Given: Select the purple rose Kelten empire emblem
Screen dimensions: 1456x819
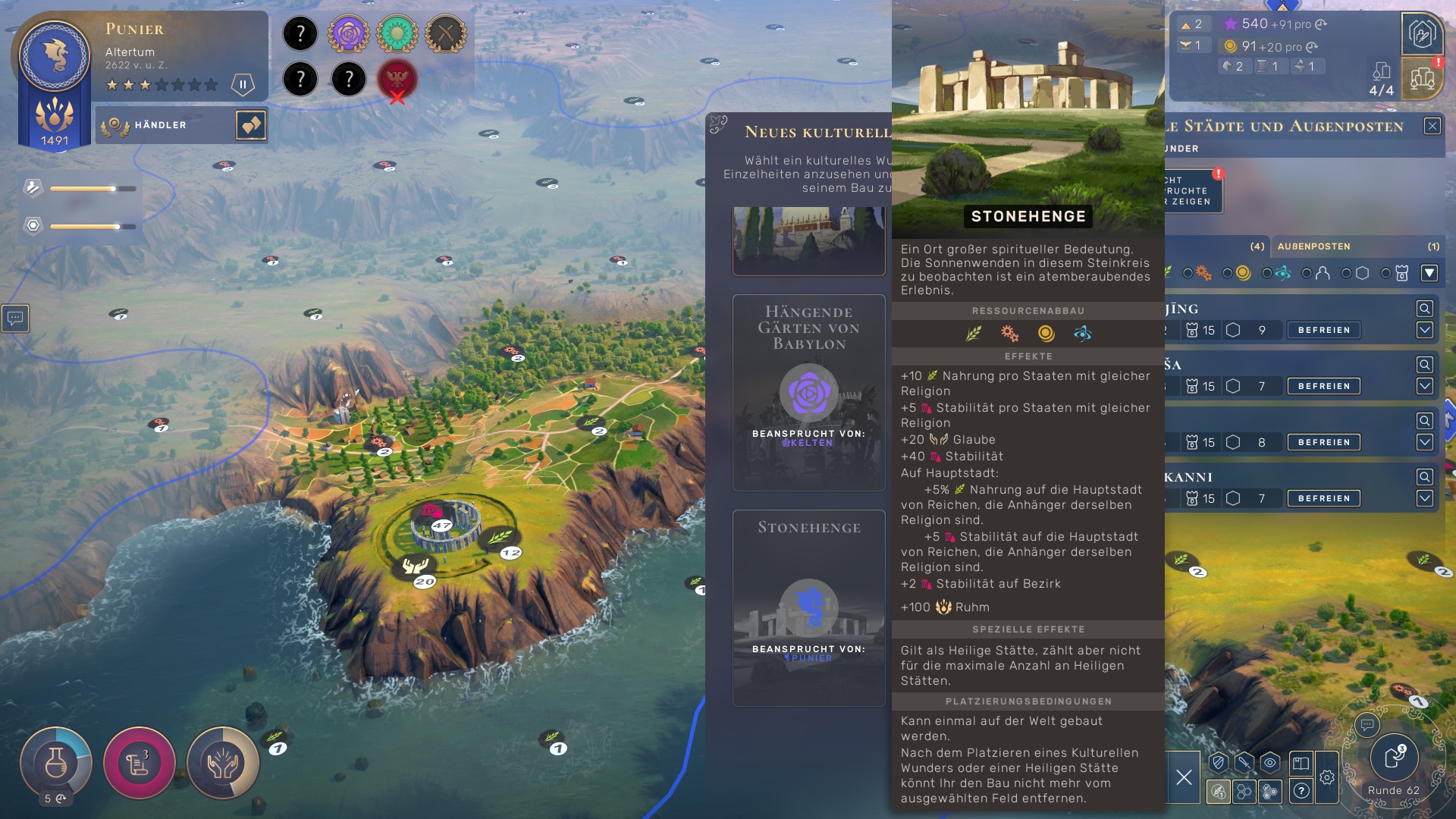Looking at the screenshot, I should click(x=349, y=34).
